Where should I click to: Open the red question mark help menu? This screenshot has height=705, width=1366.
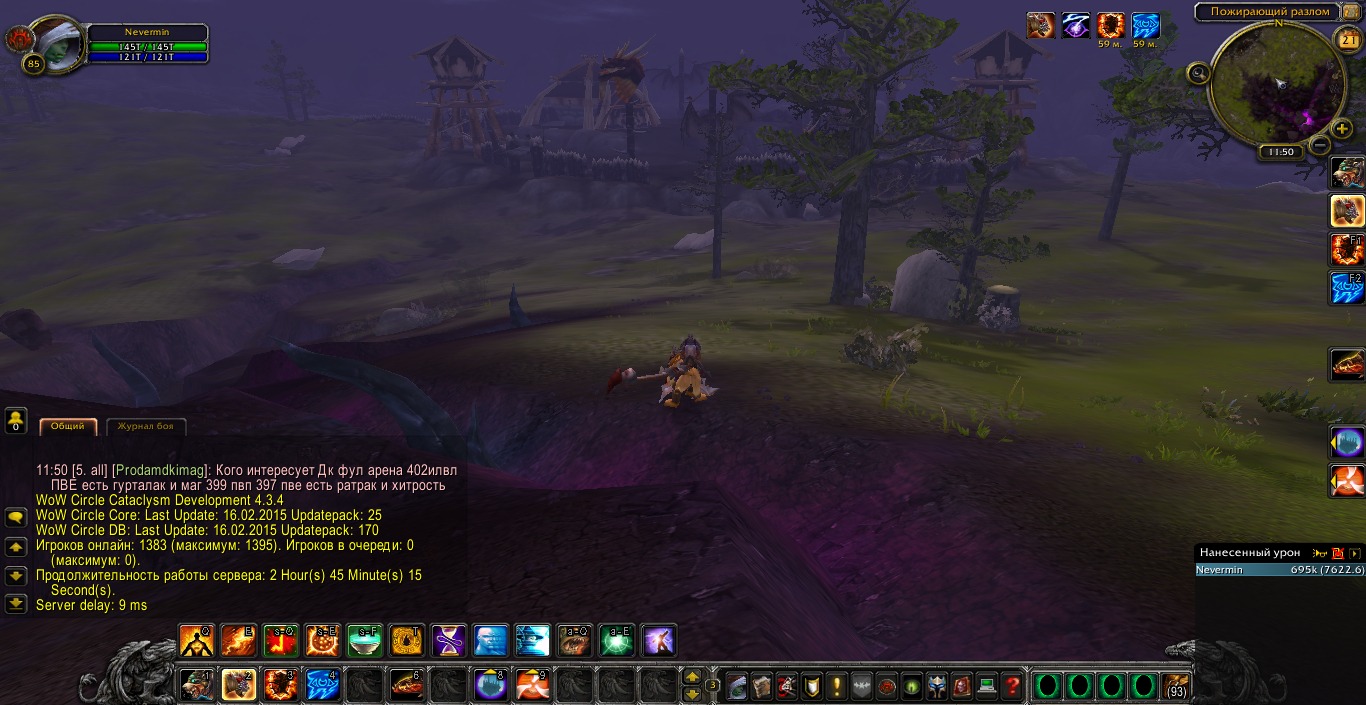pos(1012,686)
